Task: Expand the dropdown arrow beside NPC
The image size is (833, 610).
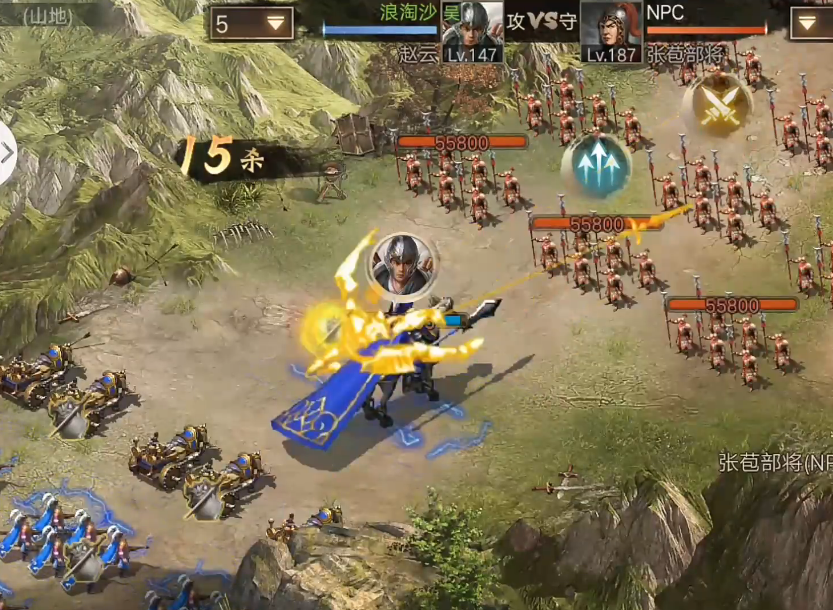Action: (x=810, y=23)
